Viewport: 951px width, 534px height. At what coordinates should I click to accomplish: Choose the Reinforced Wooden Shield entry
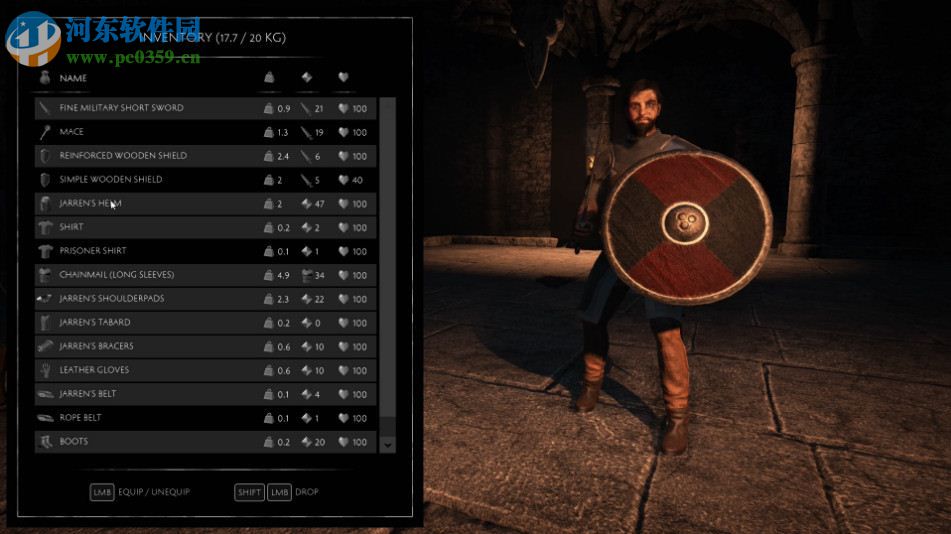pos(123,156)
